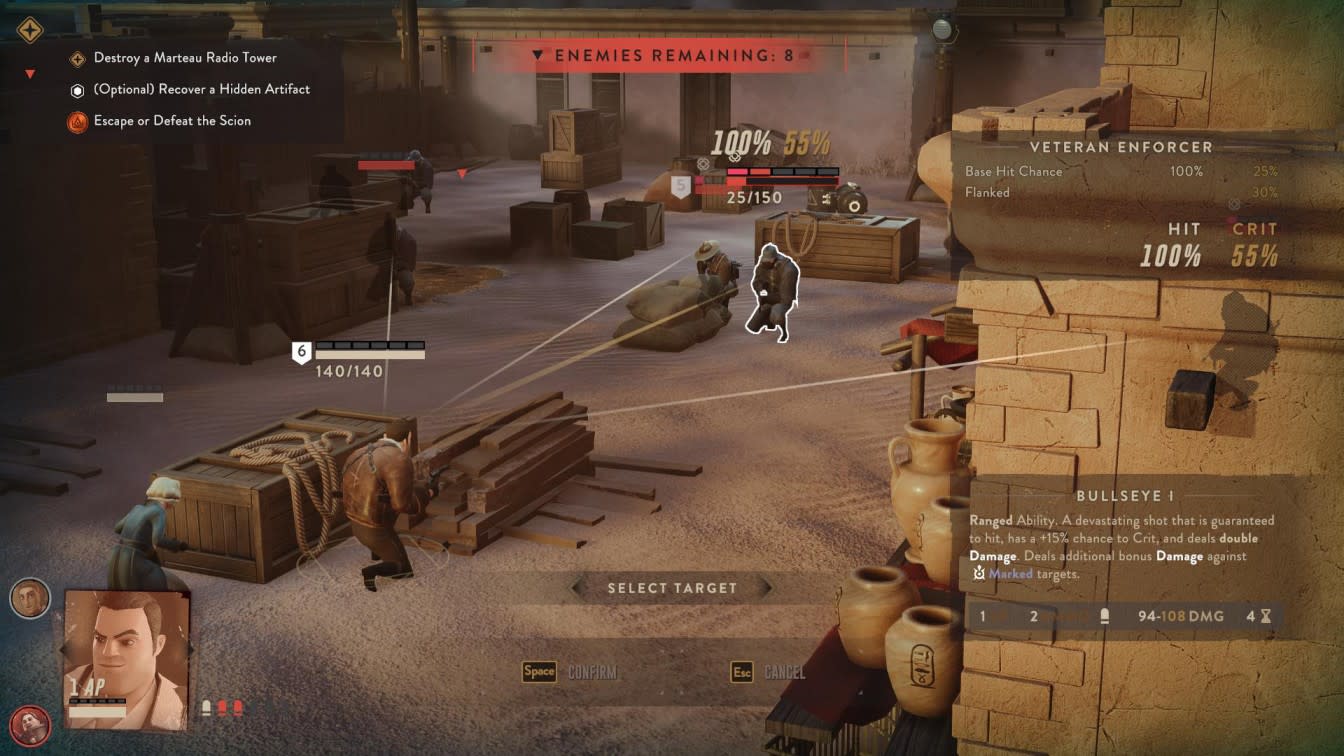Select the Recover a Hidden Artifact objective
Image resolution: width=1344 pixels, height=756 pixels.
click(x=201, y=89)
